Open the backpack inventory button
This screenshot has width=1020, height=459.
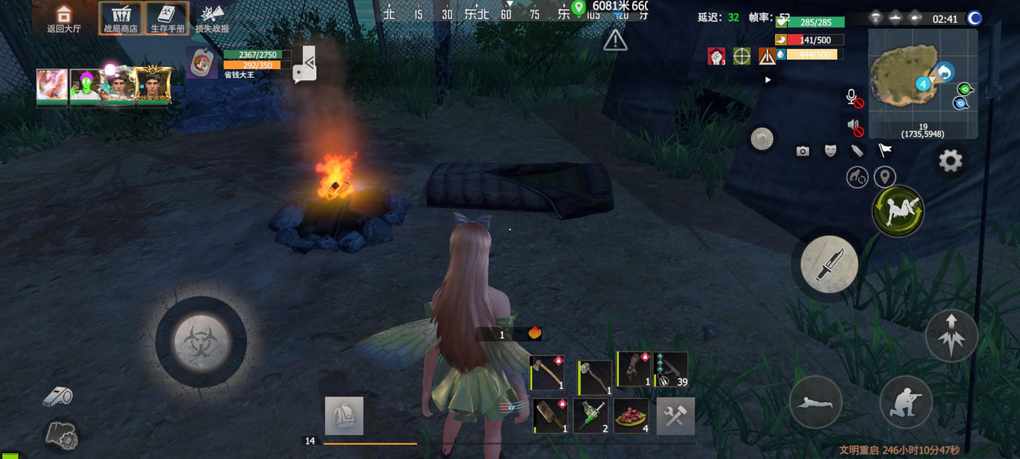point(344,416)
